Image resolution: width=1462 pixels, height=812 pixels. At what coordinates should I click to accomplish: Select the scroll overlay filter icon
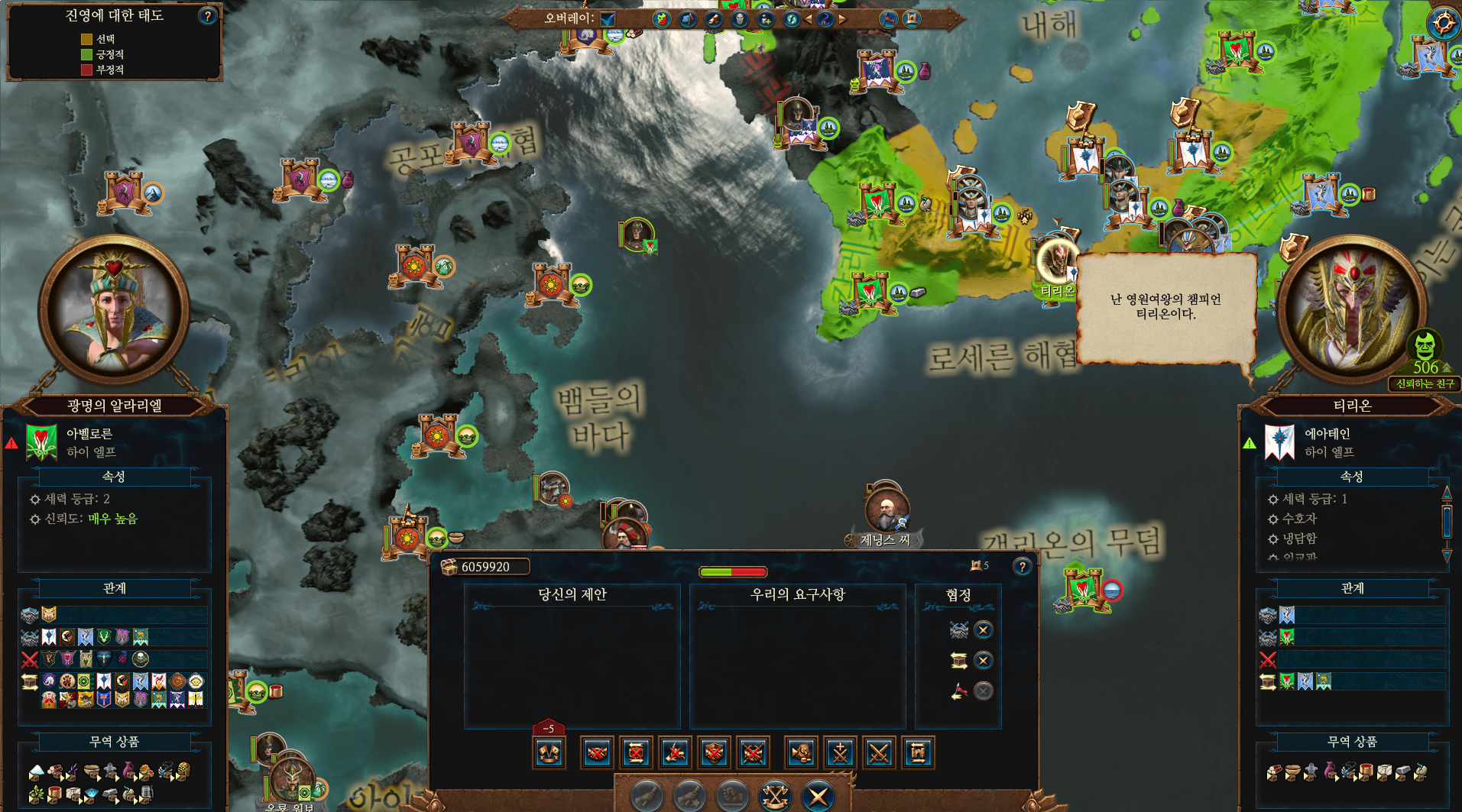(x=714, y=19)
